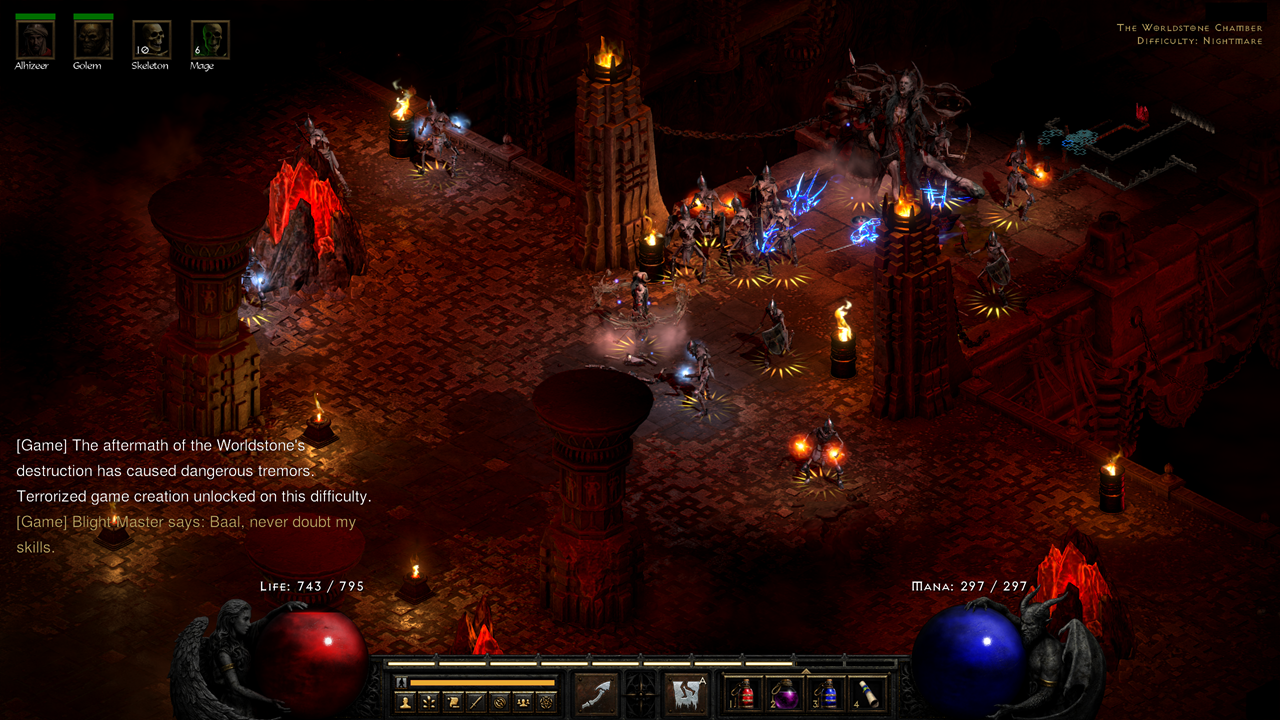This screenshot has height=720, width=1280.
Task: Select the Mage summon portrait
Action: (x=209, y=37)
